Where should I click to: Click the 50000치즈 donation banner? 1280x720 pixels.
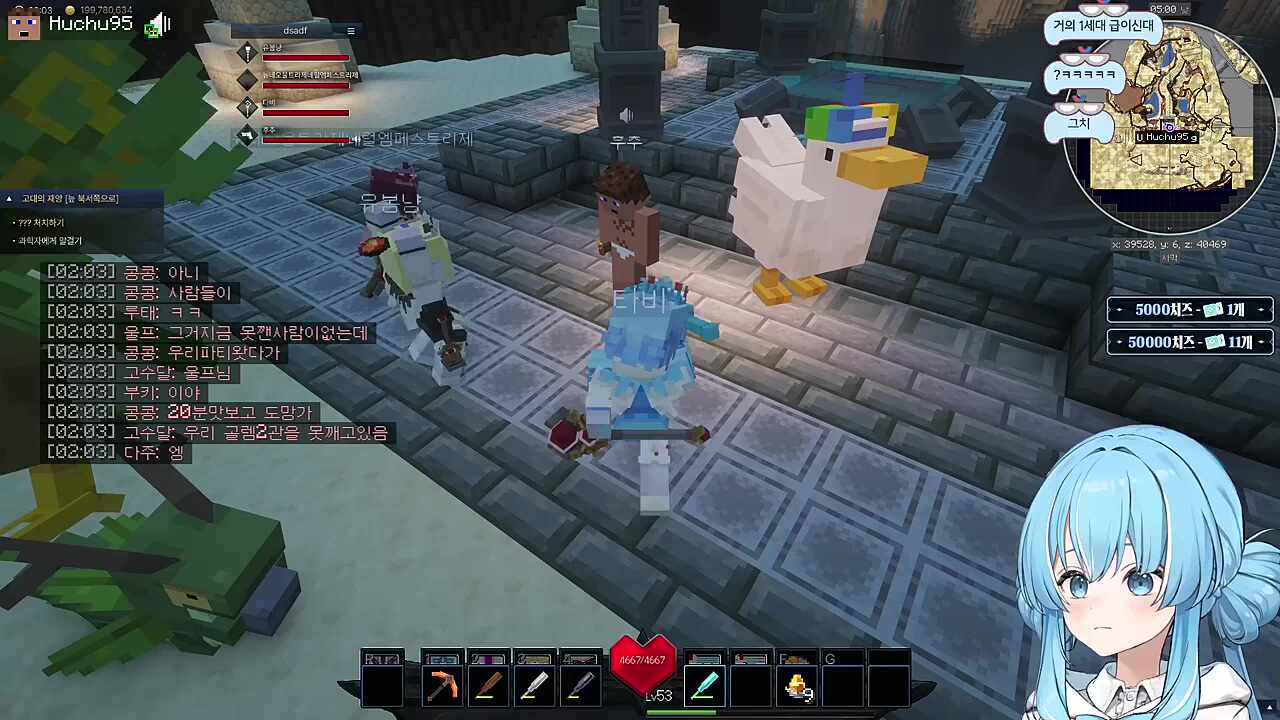pos(1189,342)
